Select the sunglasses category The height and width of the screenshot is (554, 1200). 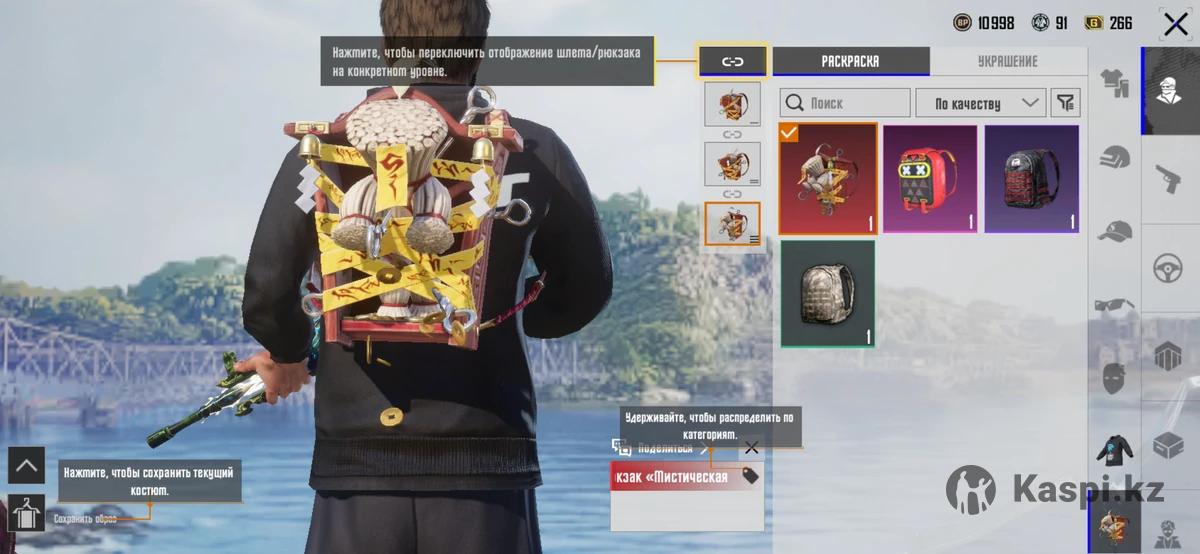click(x=1114, y=305)
